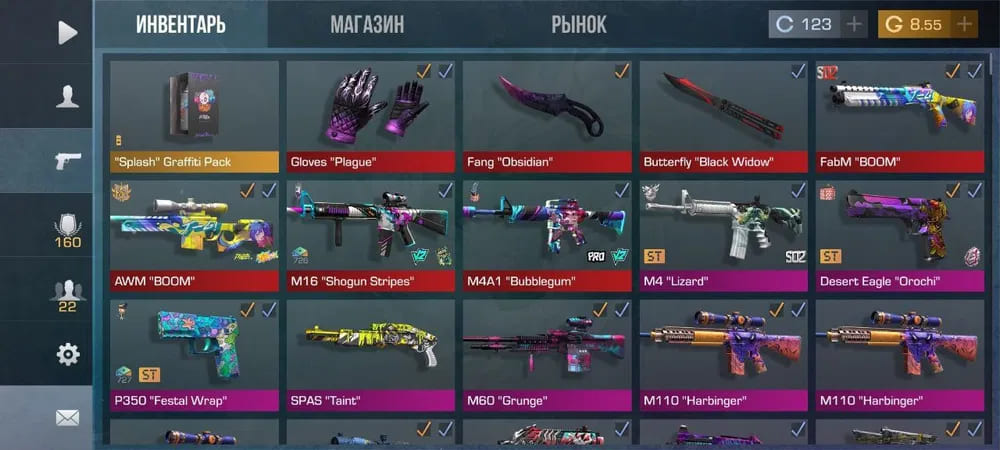This screenshot has height=450, width=1000.
Task: Open the Рынок tab
Action: [578, 25]
